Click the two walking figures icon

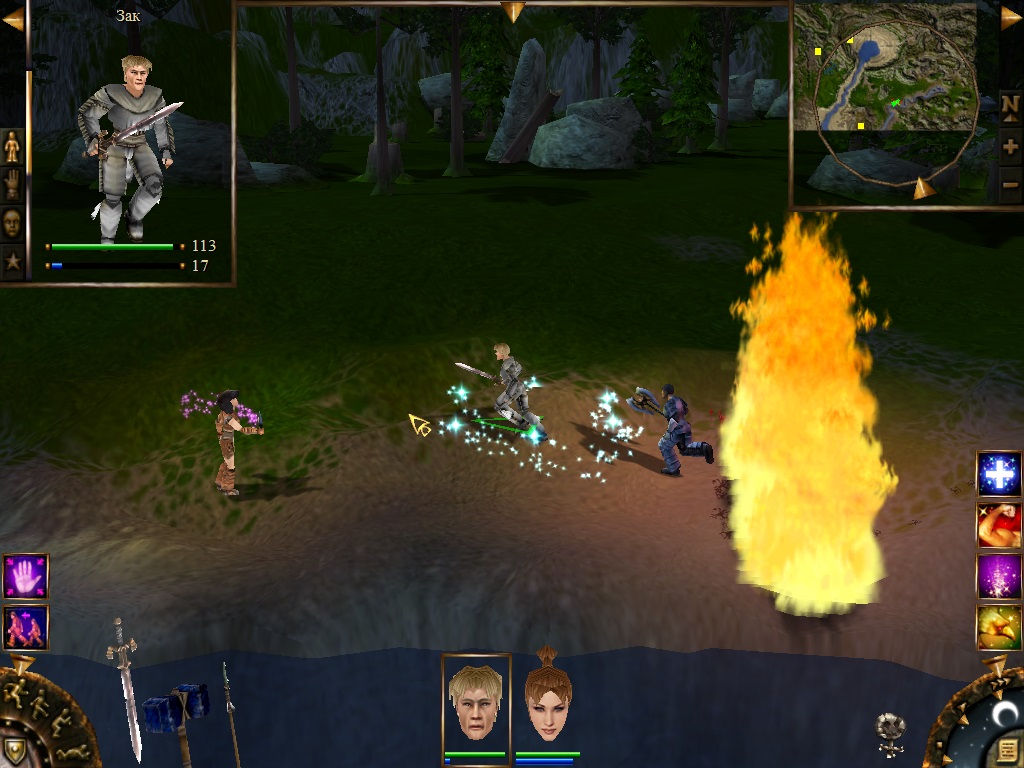(25, 628)
